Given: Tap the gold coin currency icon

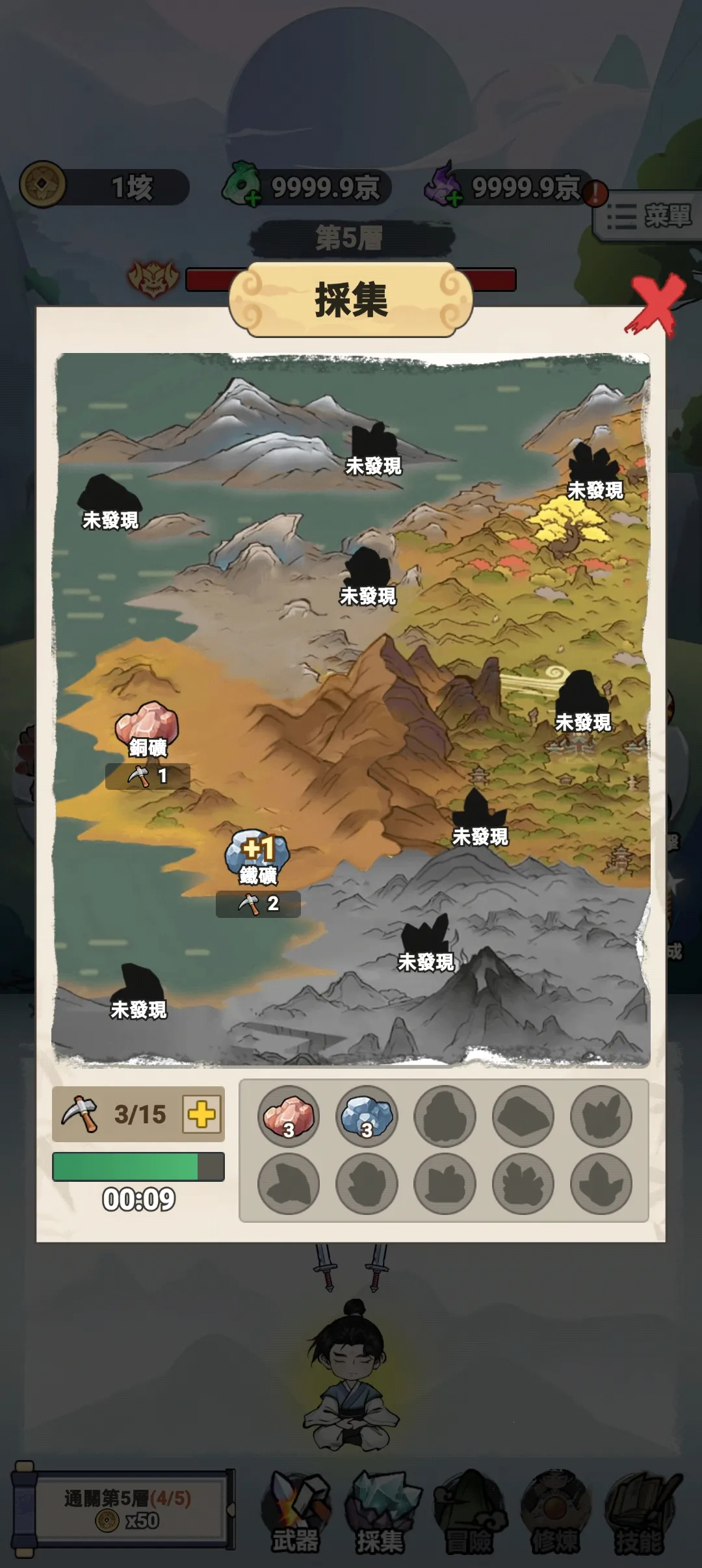Looking at the screenshot, I should [43, 185].
